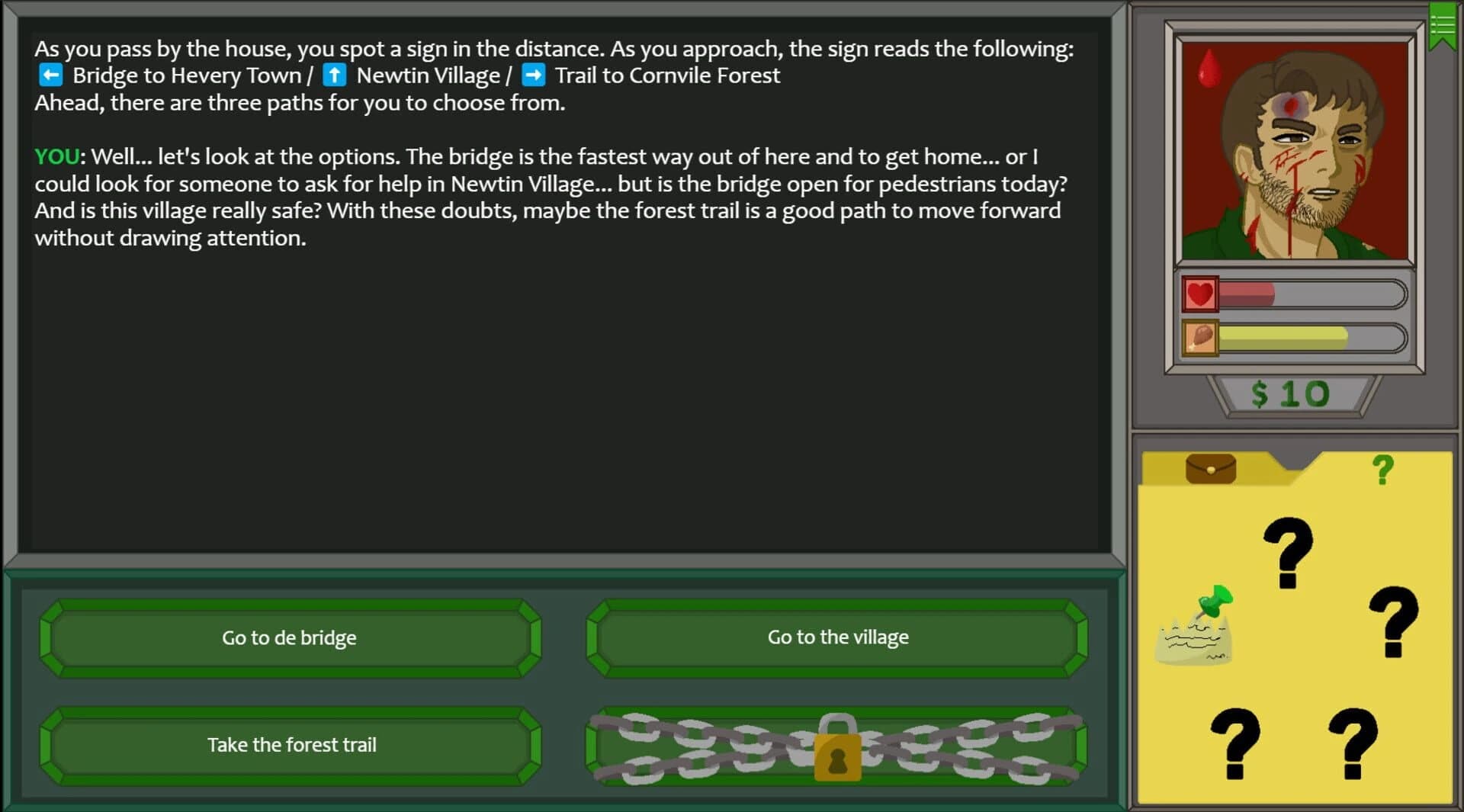Screen dimensions: 1464x812
Task: Click the red health progress bar
Action: click(x=1311, y=294)
